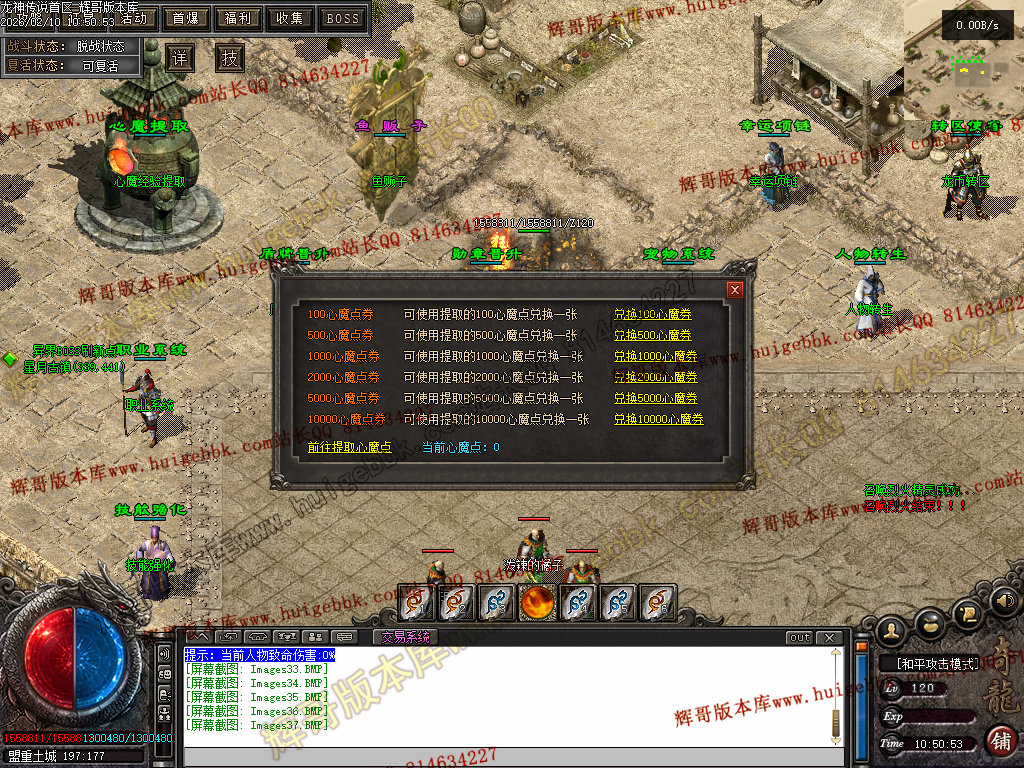Open the 铺 shop button
This screenshot has width=1024, height=768.
pyautogui.click(x=1000, y=741)
